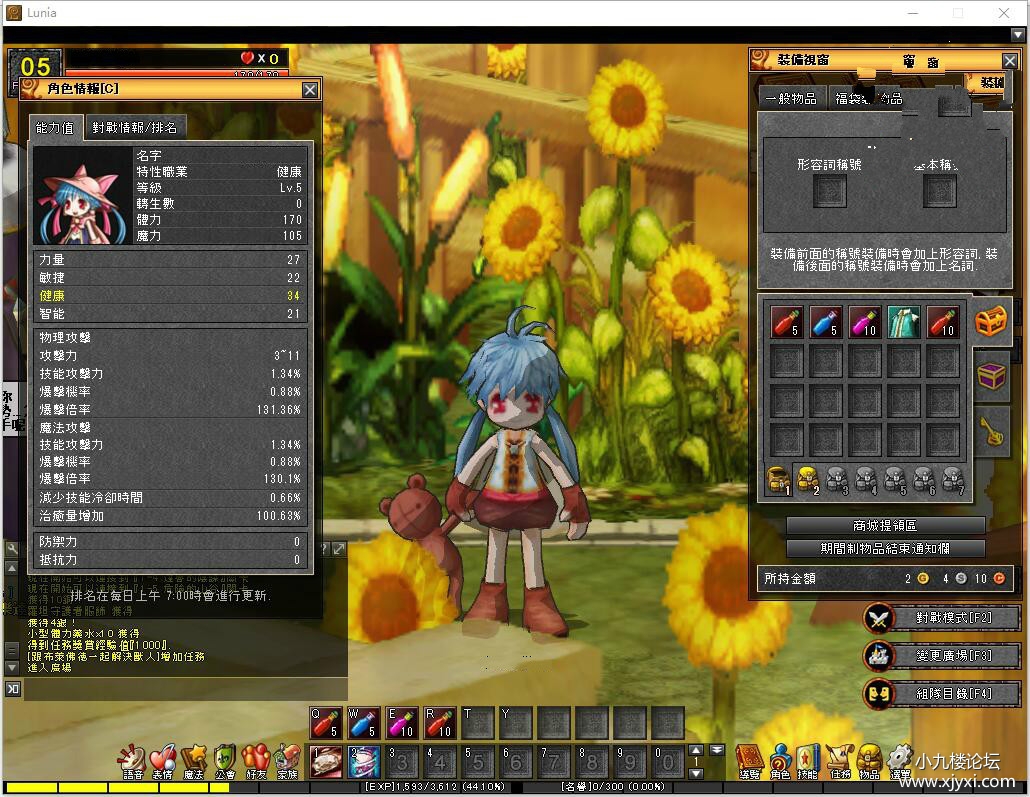Activate the skill in hotbar slot 1
The image size is (1030, 797).
point(326,762)
